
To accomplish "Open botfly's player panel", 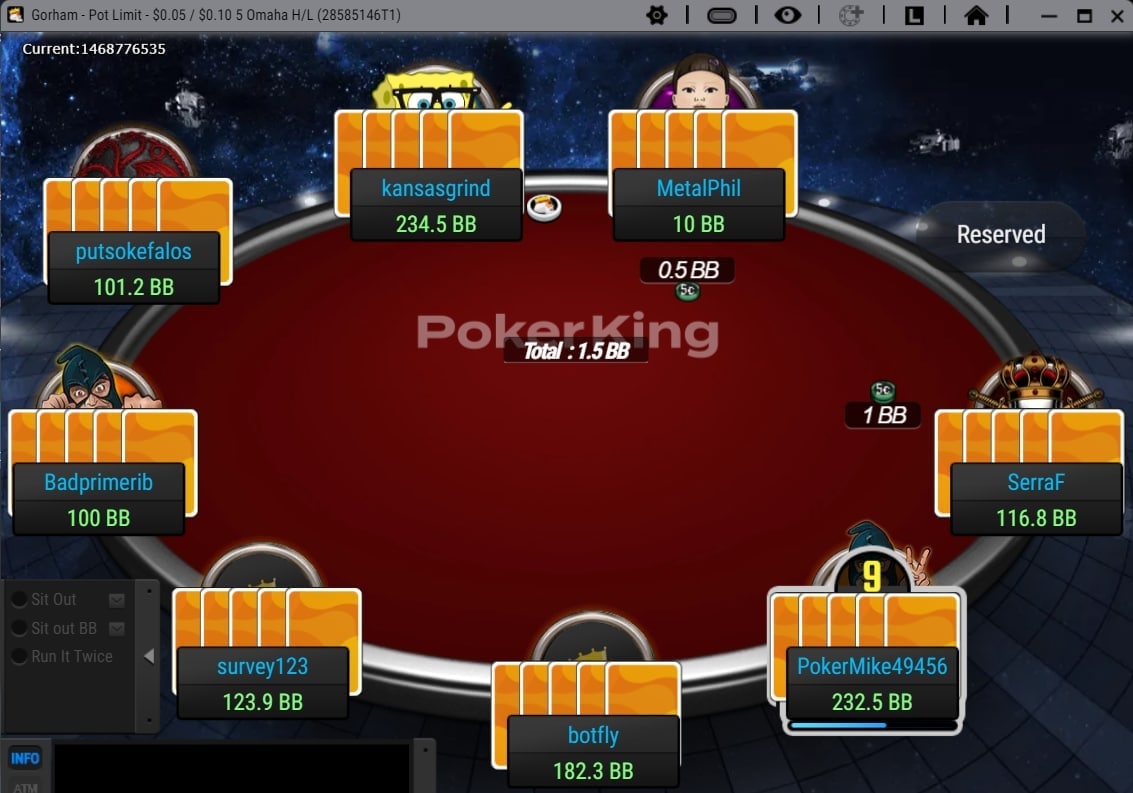I will (593, 752).
